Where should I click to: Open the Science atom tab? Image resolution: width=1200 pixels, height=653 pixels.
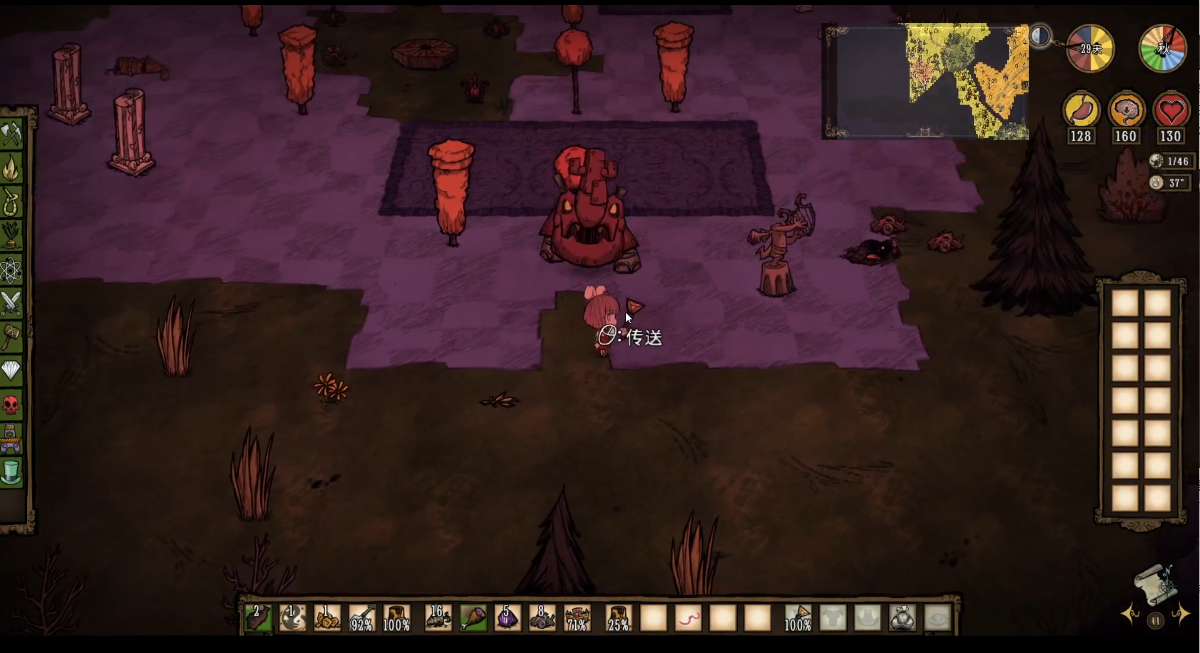coord(12,269)
